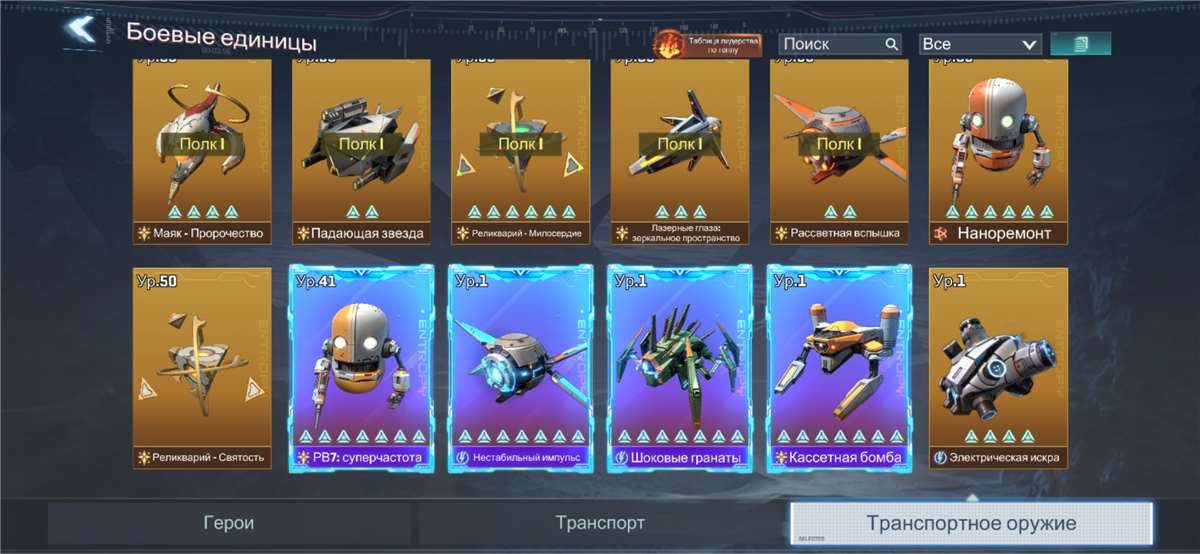The height and width of the screenshot is (554, 1200).
Task: Choose the Шоковые гранаты card
Action: [680, 368]
